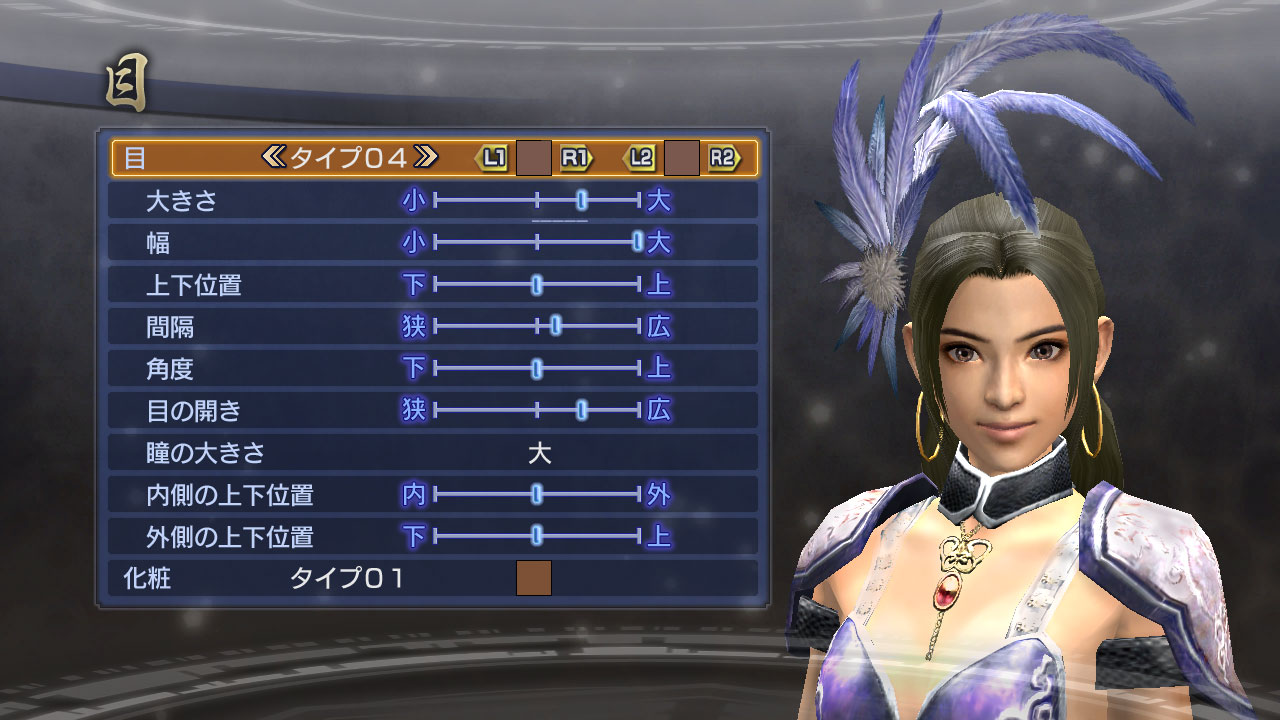
Task: Select the color swatch between L2 and R2
Action: click(684, 157)
